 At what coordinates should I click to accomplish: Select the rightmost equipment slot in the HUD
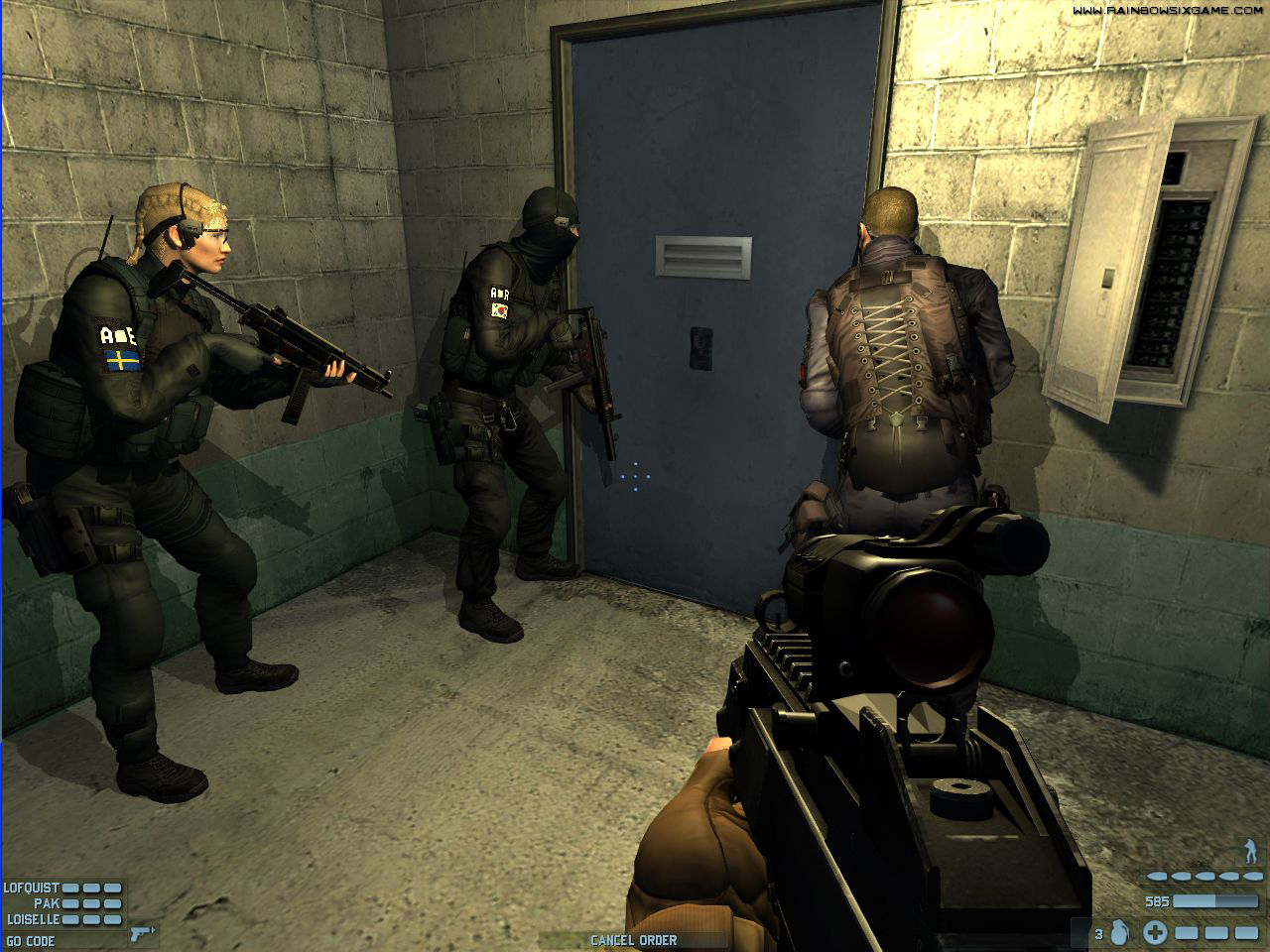(1246, 933)
